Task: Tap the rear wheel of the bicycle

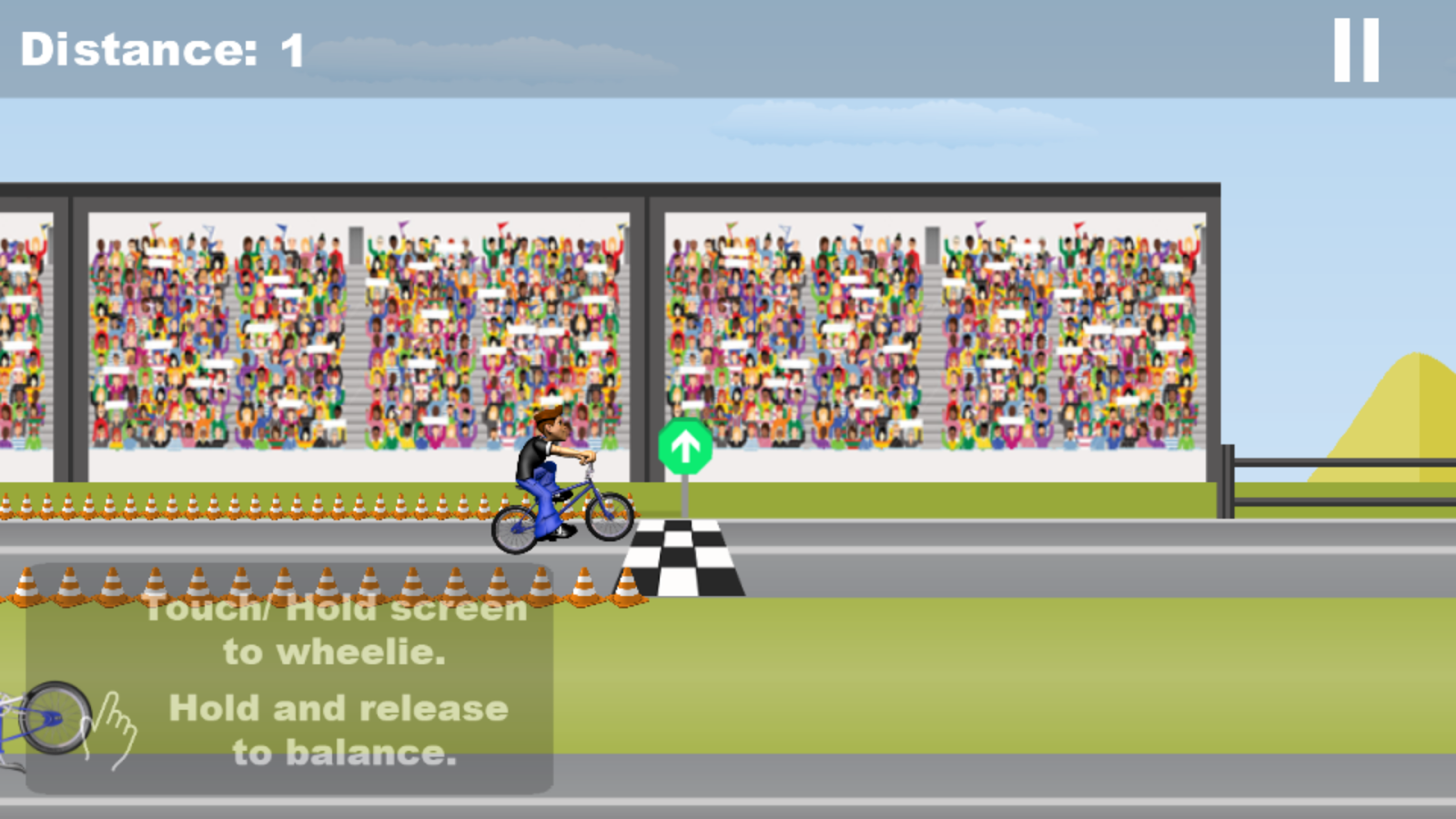Action: point(514,528)
